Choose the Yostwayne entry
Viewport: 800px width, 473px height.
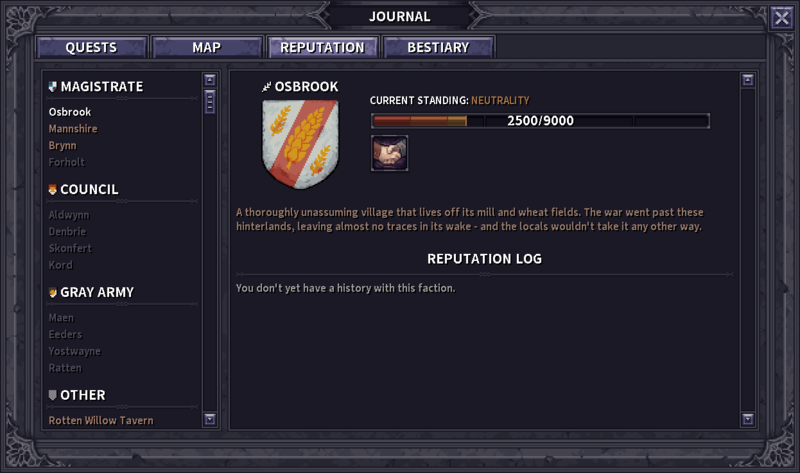click(x=74, y=351)
